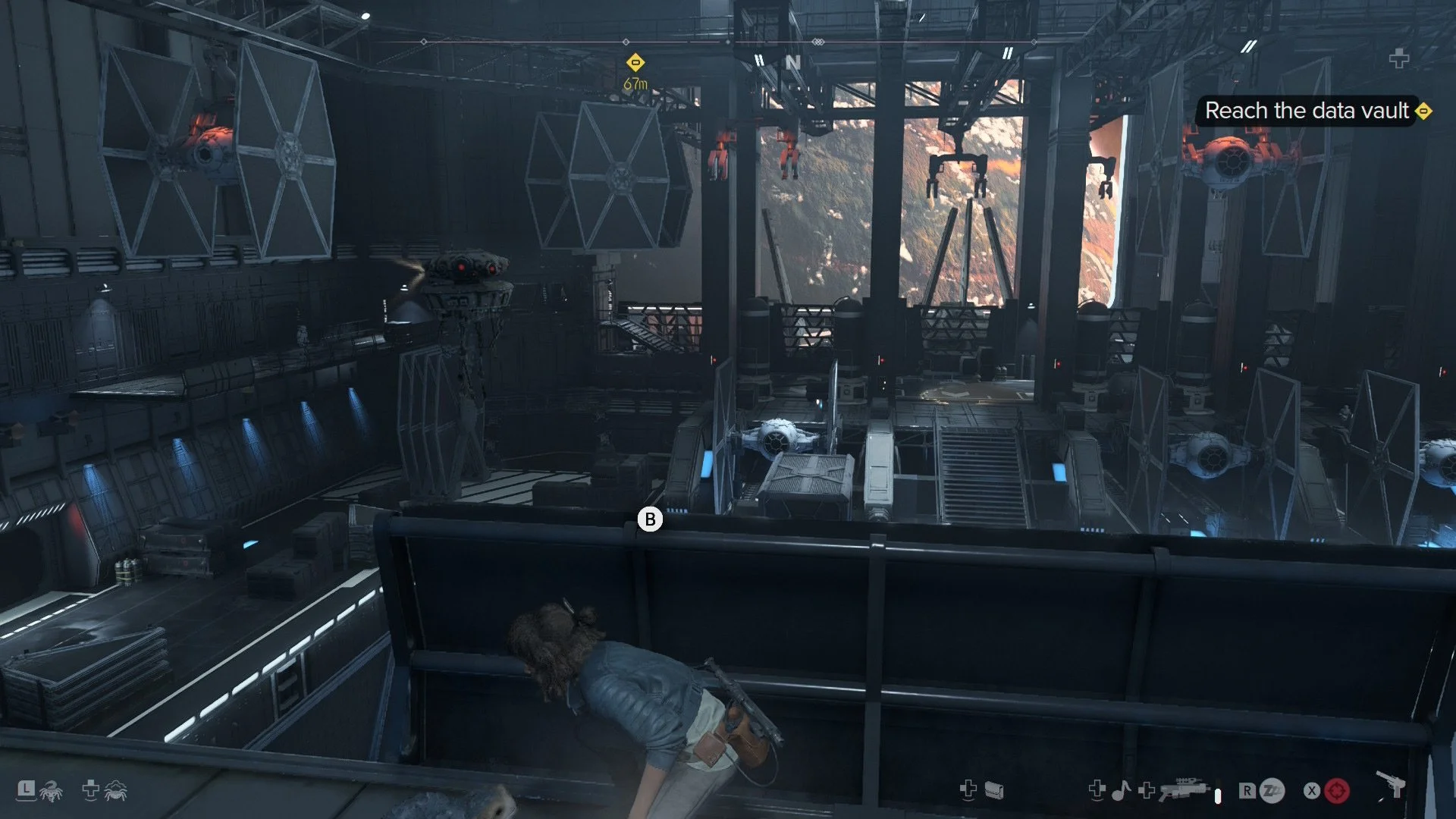Select the blaster pistol icon
This screenshot has height=819, width=1456.
(1391, 785)
